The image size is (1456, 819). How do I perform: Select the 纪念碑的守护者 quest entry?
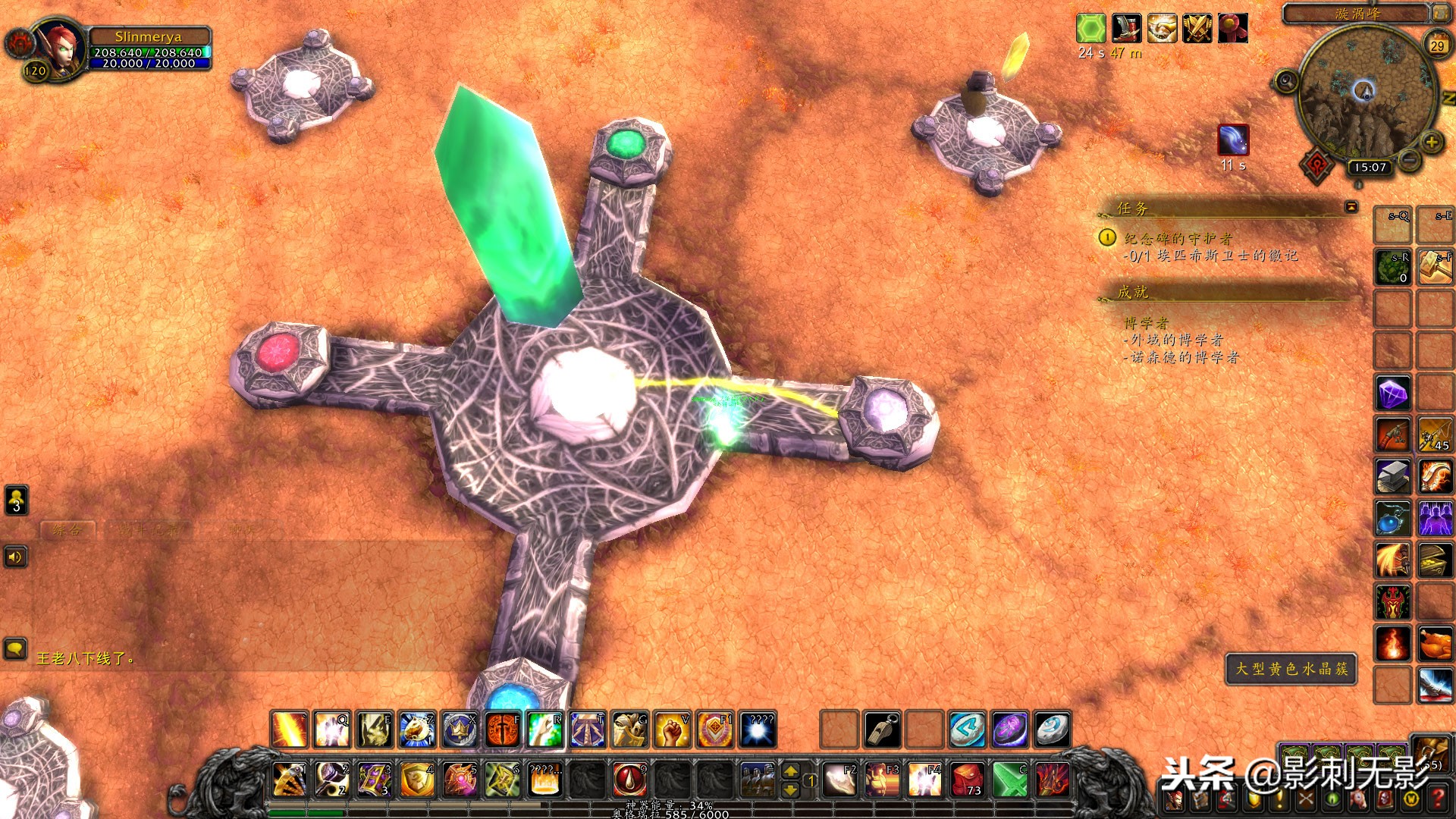coord(1178,238)
